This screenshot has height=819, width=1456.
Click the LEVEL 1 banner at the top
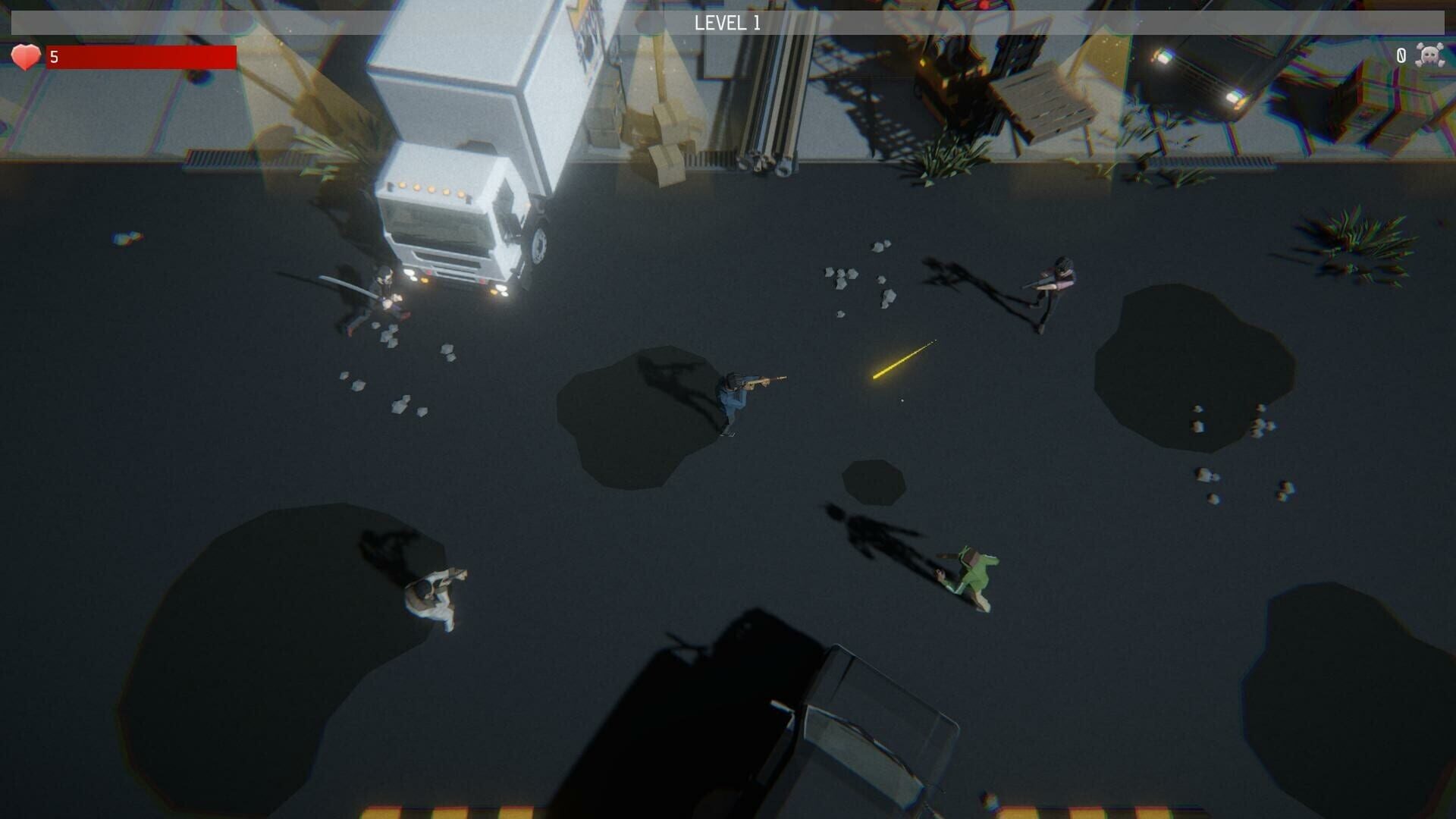(728, 21)
